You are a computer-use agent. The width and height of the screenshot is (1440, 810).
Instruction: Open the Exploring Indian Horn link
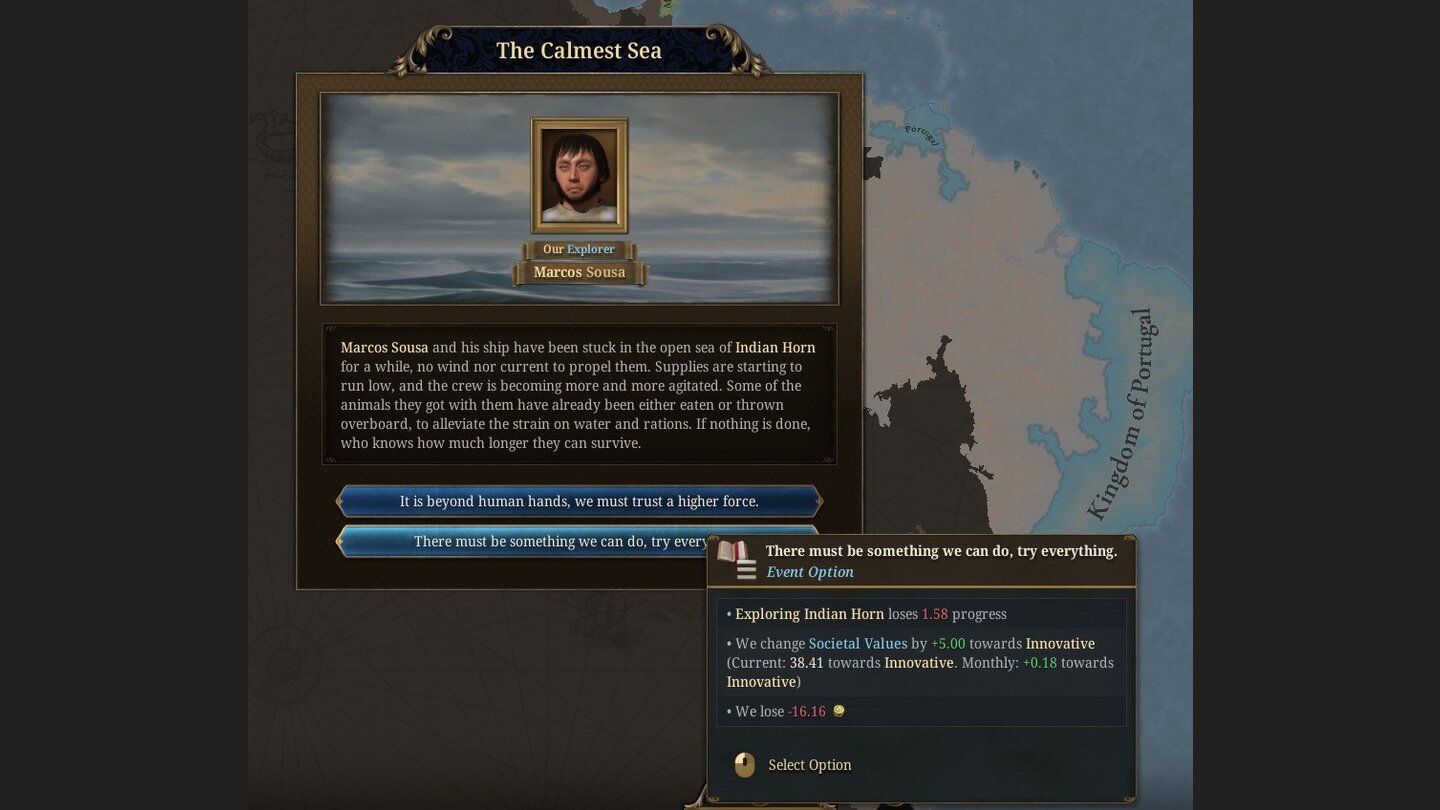(809, 614)
